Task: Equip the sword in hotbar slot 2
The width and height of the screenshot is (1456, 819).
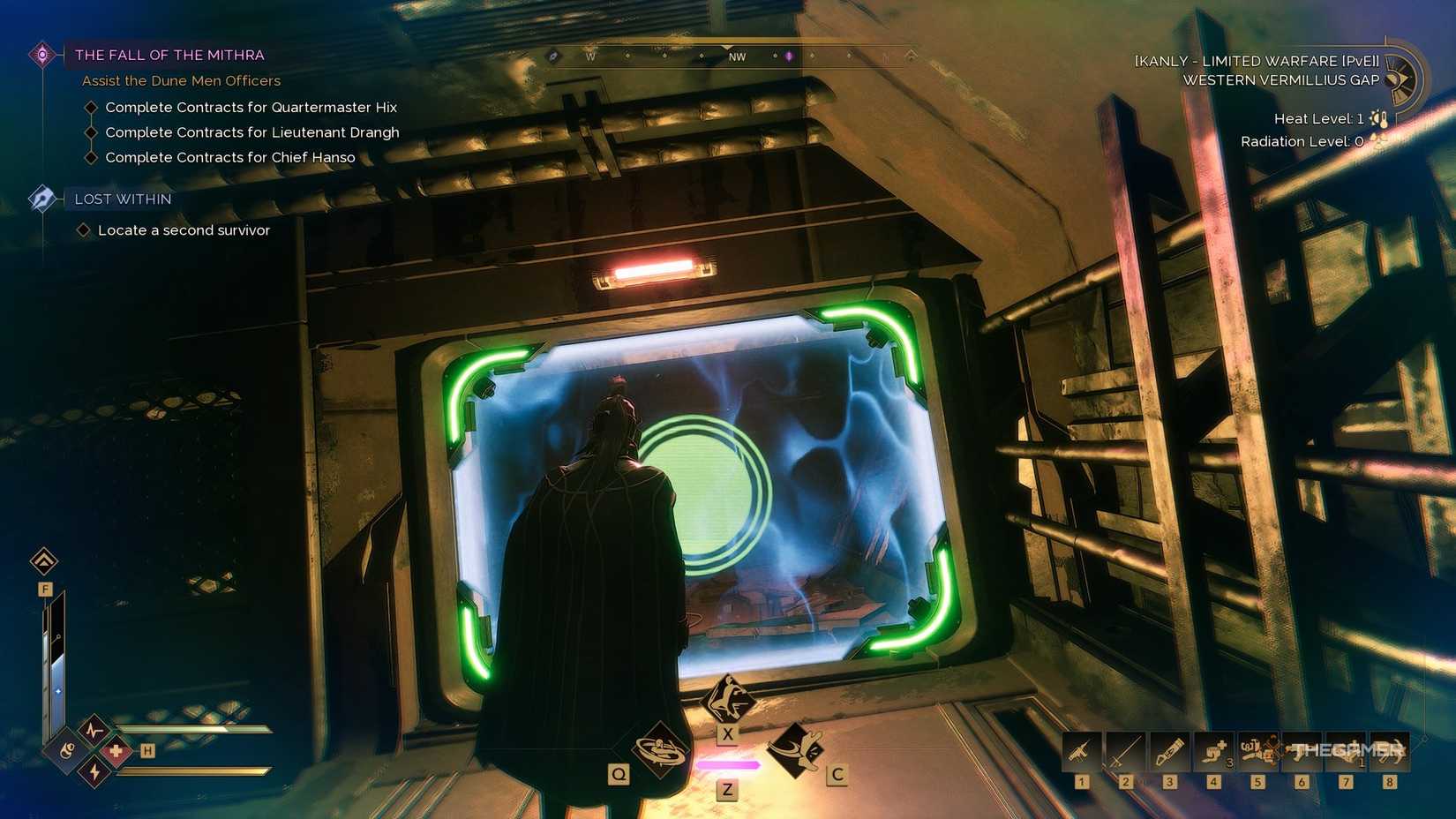Action: 1124,750
